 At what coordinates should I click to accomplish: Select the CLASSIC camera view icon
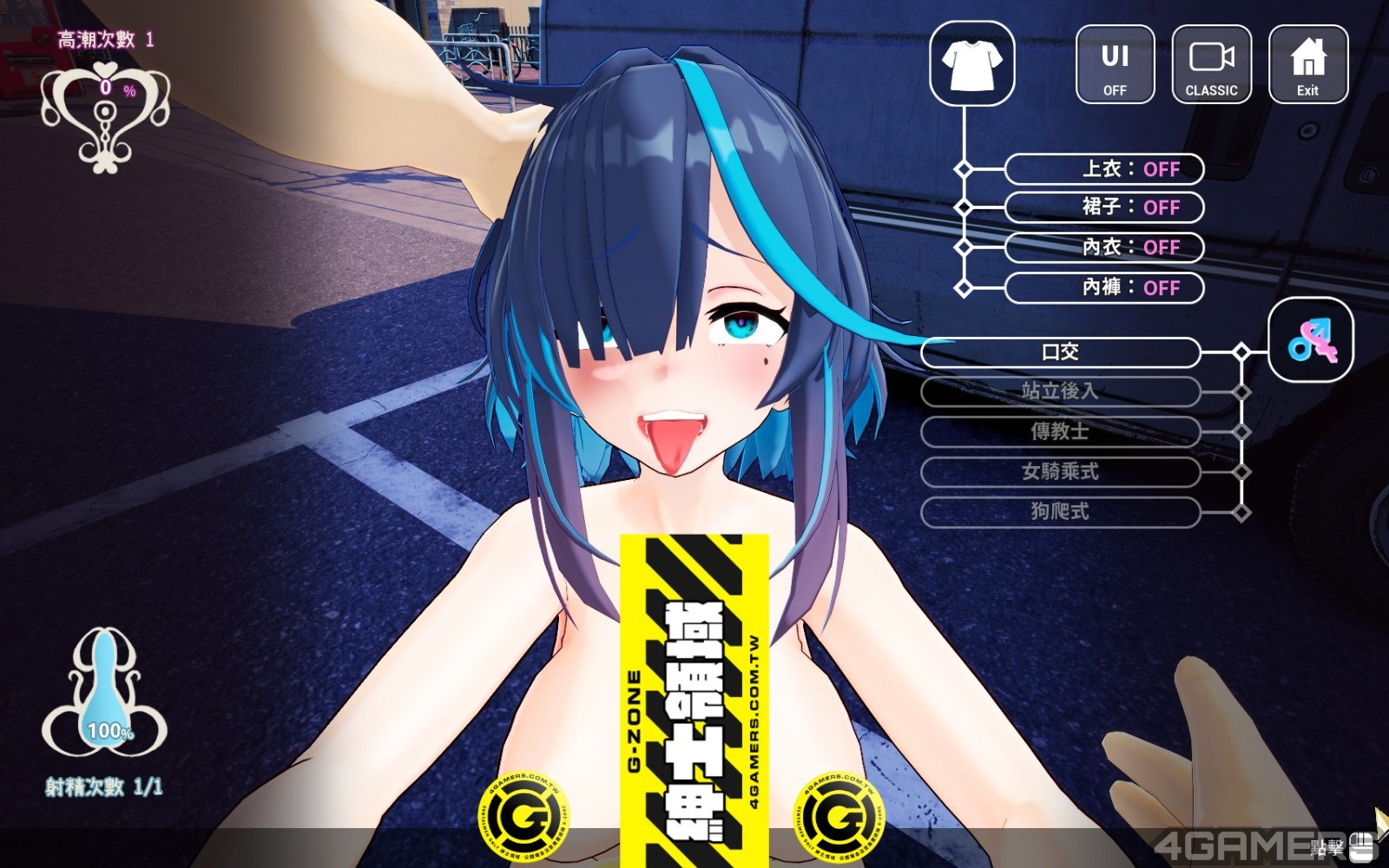[1212, 62]
